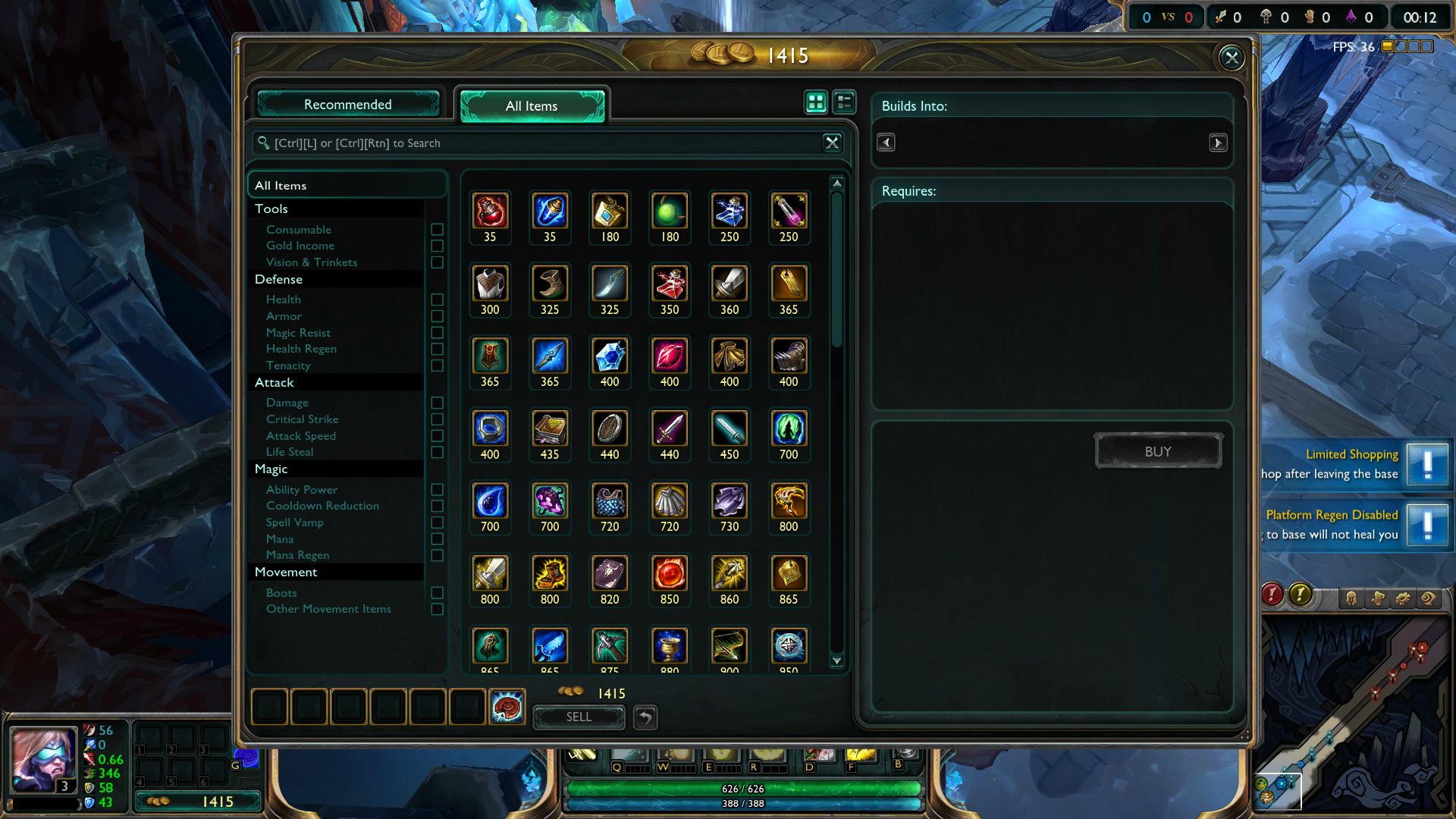Toggle the Consumable filter checkbox

[x=437, y=230]
